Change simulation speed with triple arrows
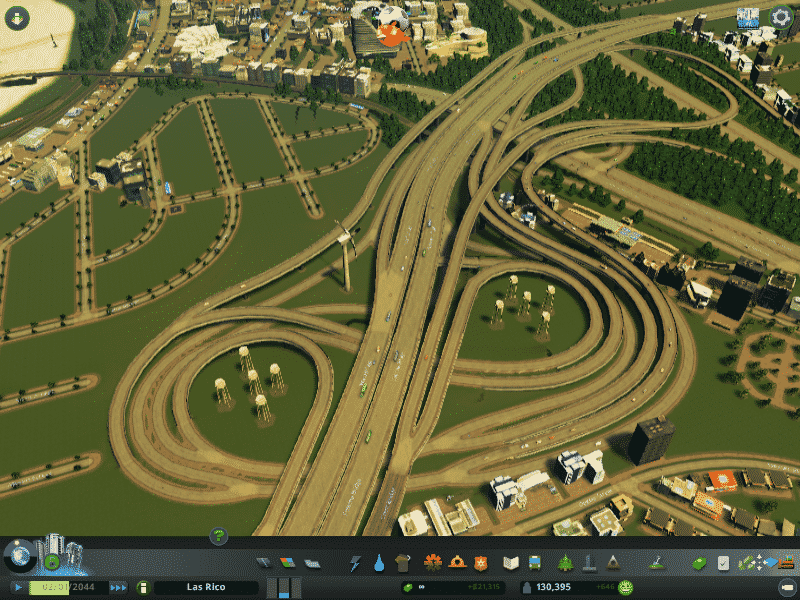This screenshot has height=600, width=800. pos(118,587)
